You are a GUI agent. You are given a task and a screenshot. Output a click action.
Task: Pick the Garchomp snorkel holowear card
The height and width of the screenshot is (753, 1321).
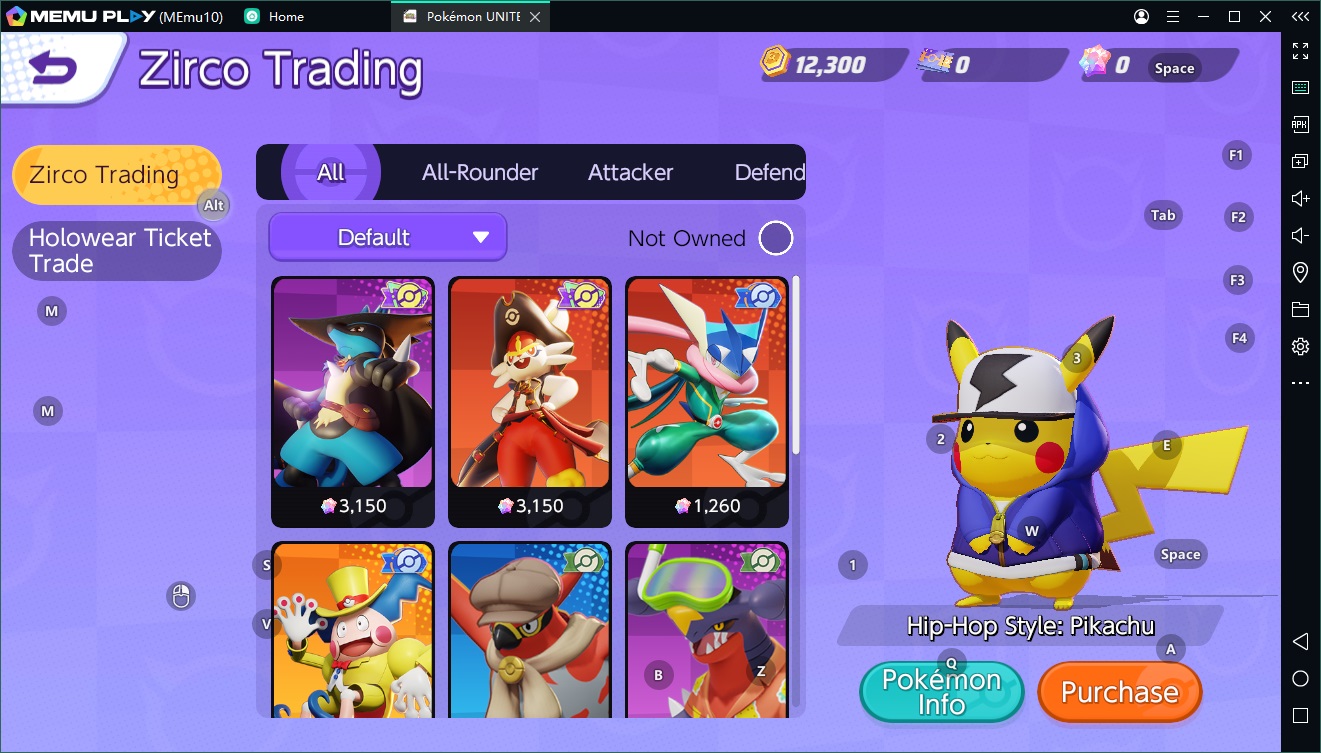click(707, 630)
